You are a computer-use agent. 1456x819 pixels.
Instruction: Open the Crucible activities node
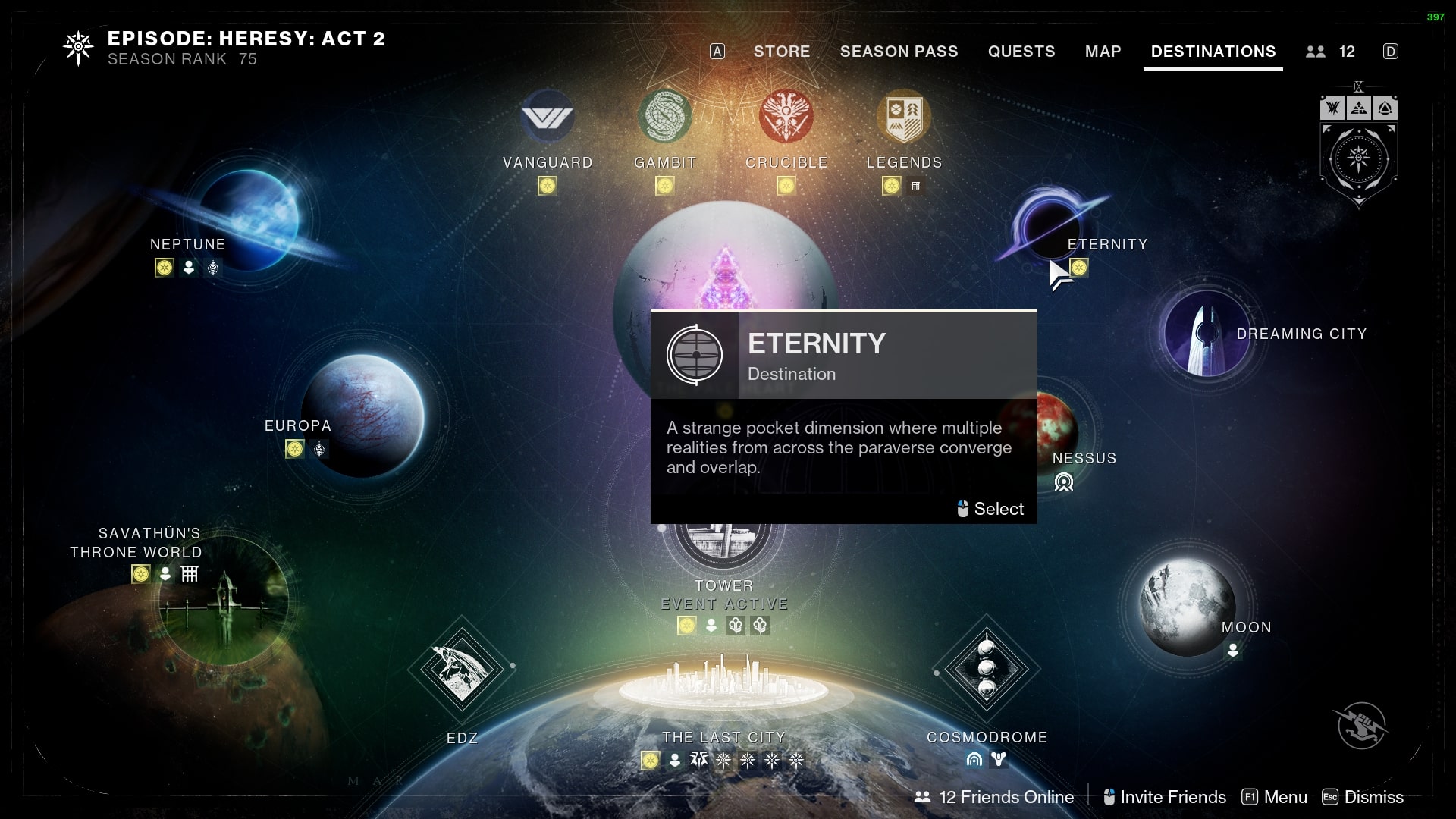point(786,118)
